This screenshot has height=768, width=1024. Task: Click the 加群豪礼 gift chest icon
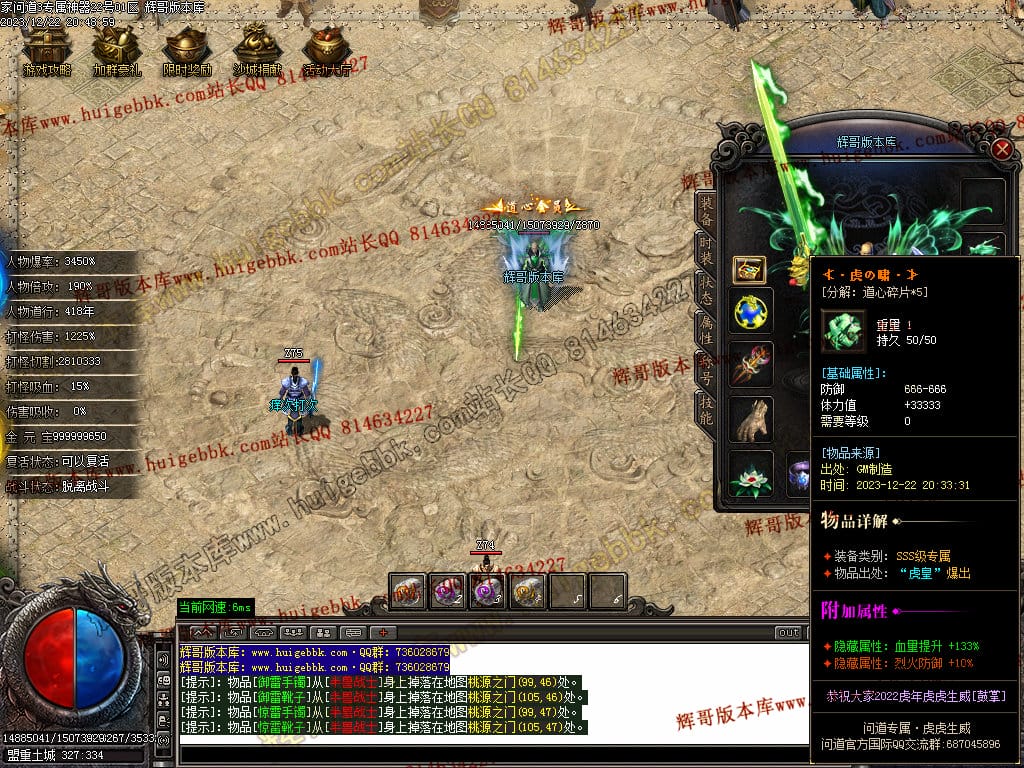(117, 50)
